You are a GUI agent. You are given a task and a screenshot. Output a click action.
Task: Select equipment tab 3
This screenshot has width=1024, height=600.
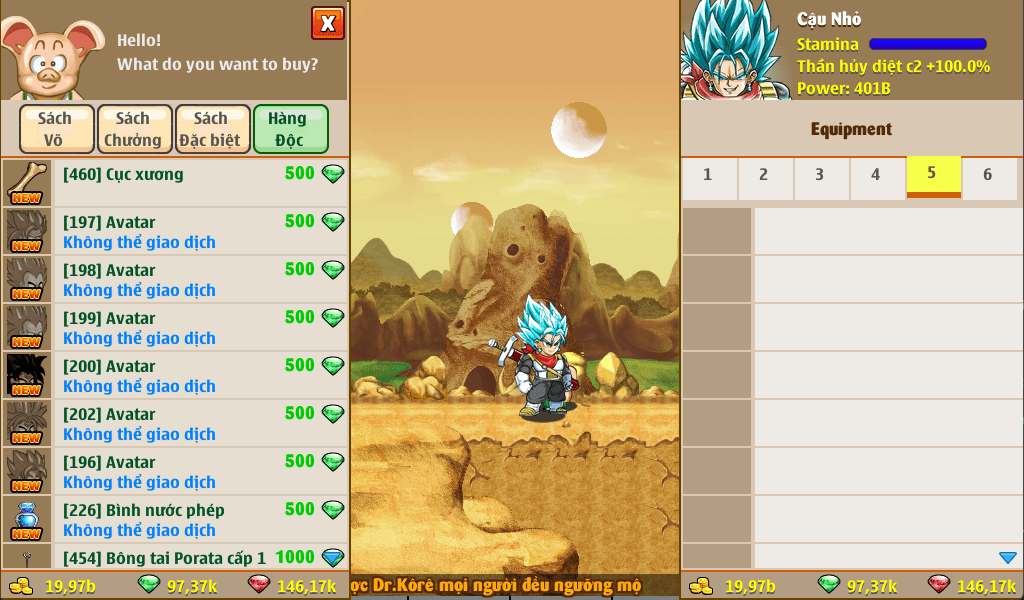coord(820,177)
